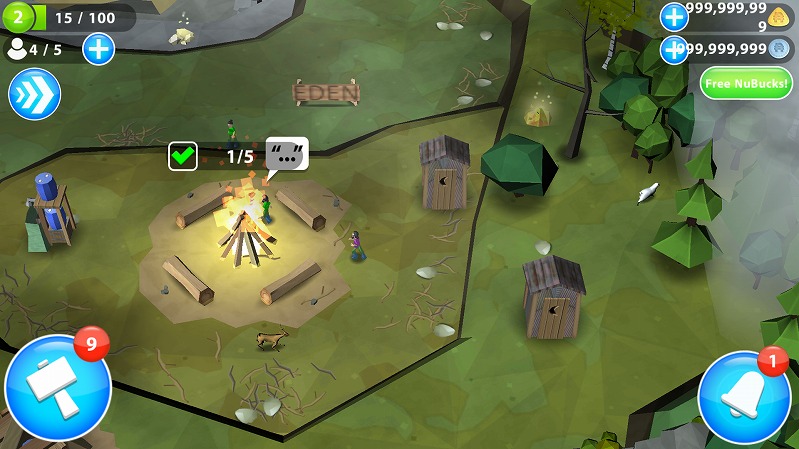Add more population with the plus button
Viewport: 799px width, 449px height.
pos(98,48)
